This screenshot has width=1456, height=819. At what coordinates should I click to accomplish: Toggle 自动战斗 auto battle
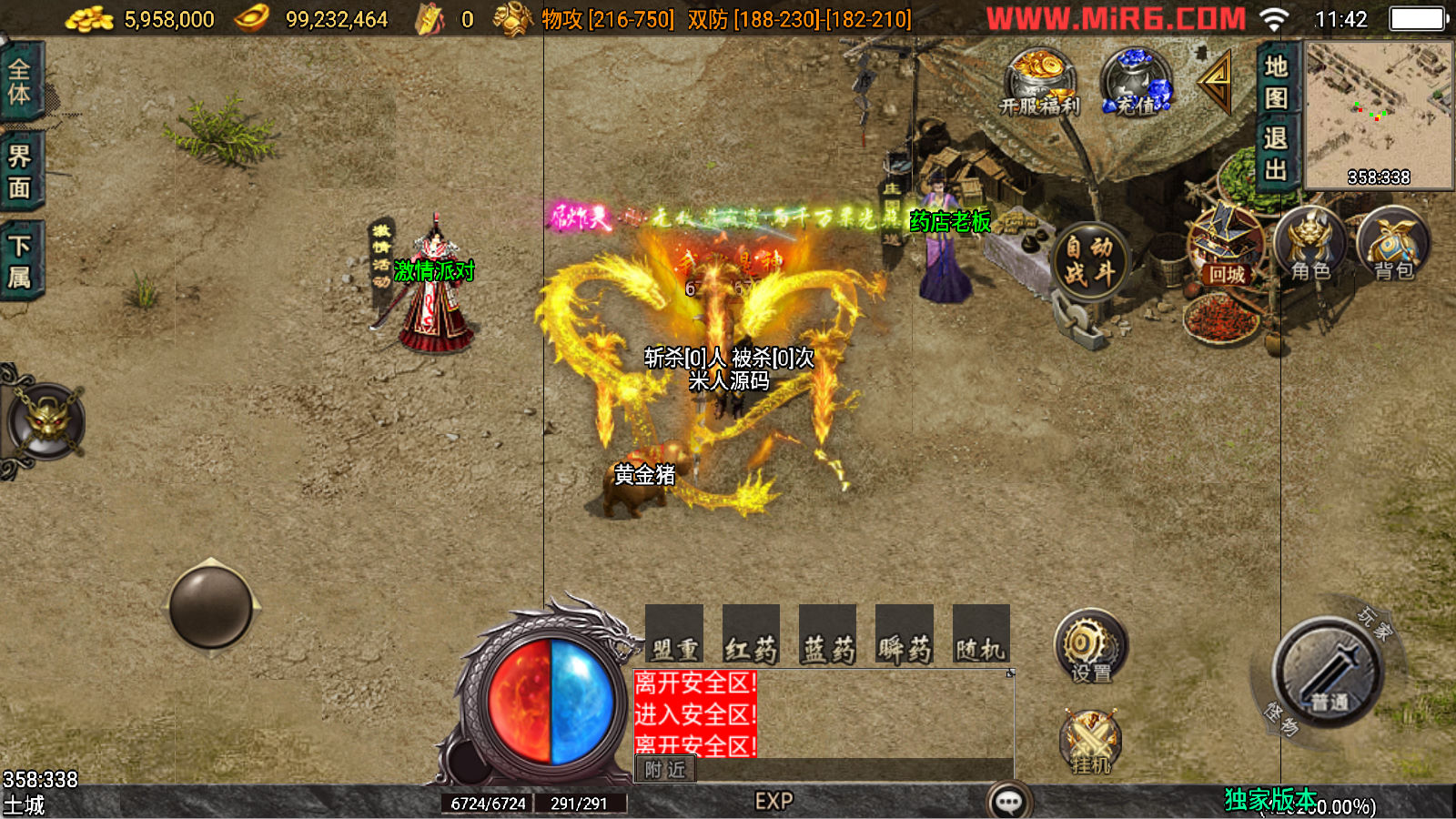click(x=1089, y=260)
